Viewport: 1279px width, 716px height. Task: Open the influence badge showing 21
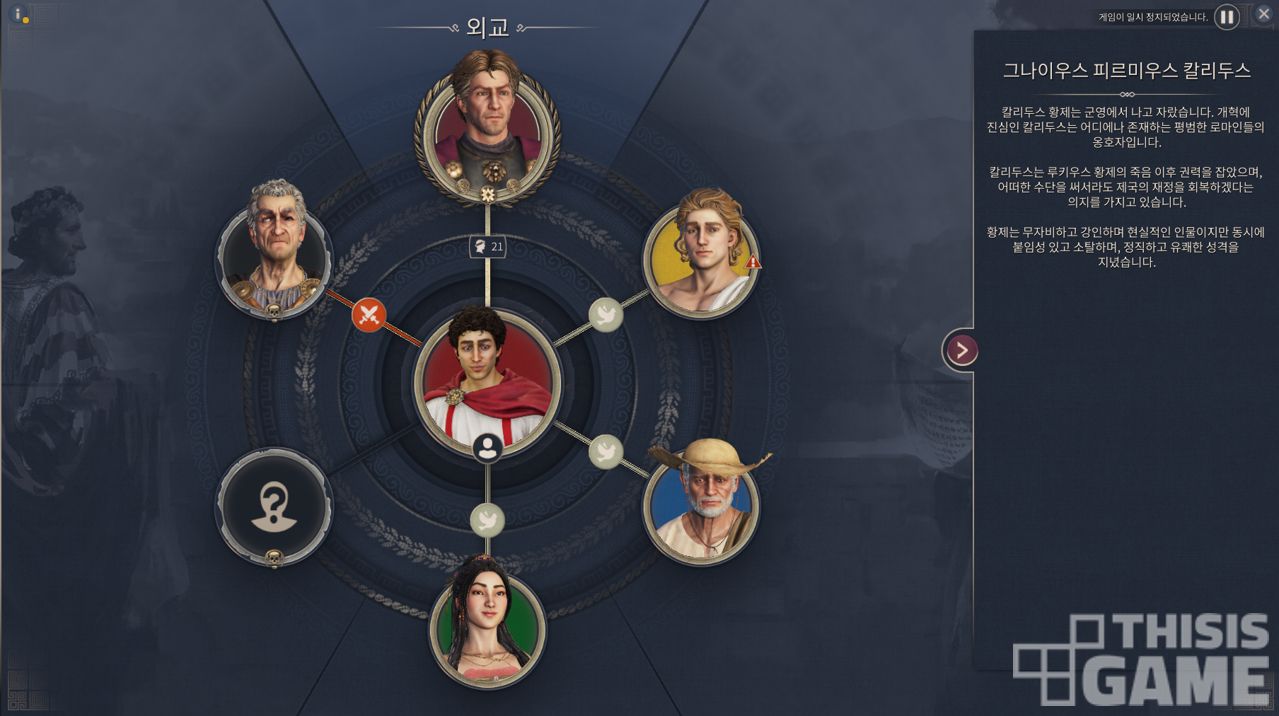tap(487, 246)
